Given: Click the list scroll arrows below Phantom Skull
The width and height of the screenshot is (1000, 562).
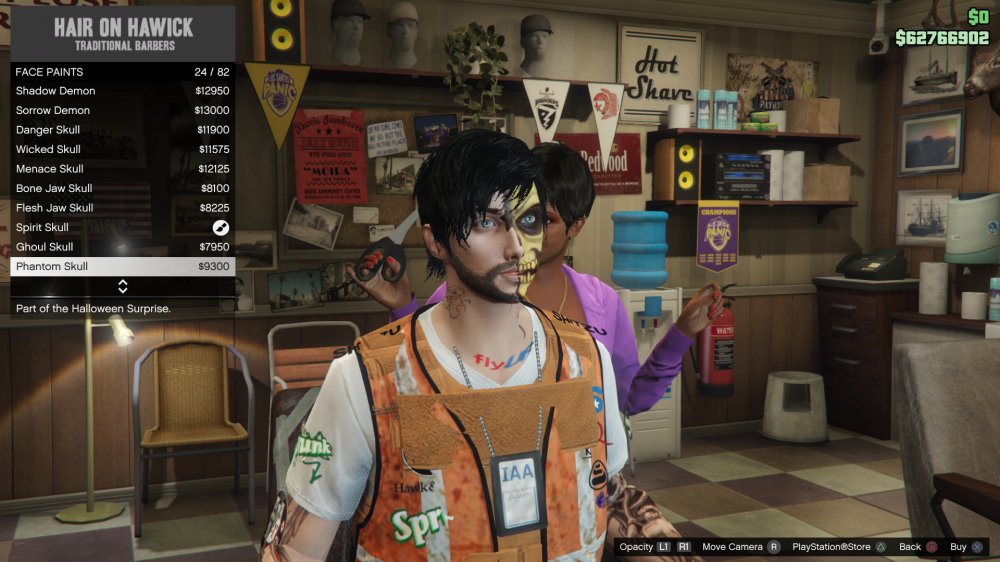Looking at the screenshot, I should pyautogui.click(x=123, y=287).
